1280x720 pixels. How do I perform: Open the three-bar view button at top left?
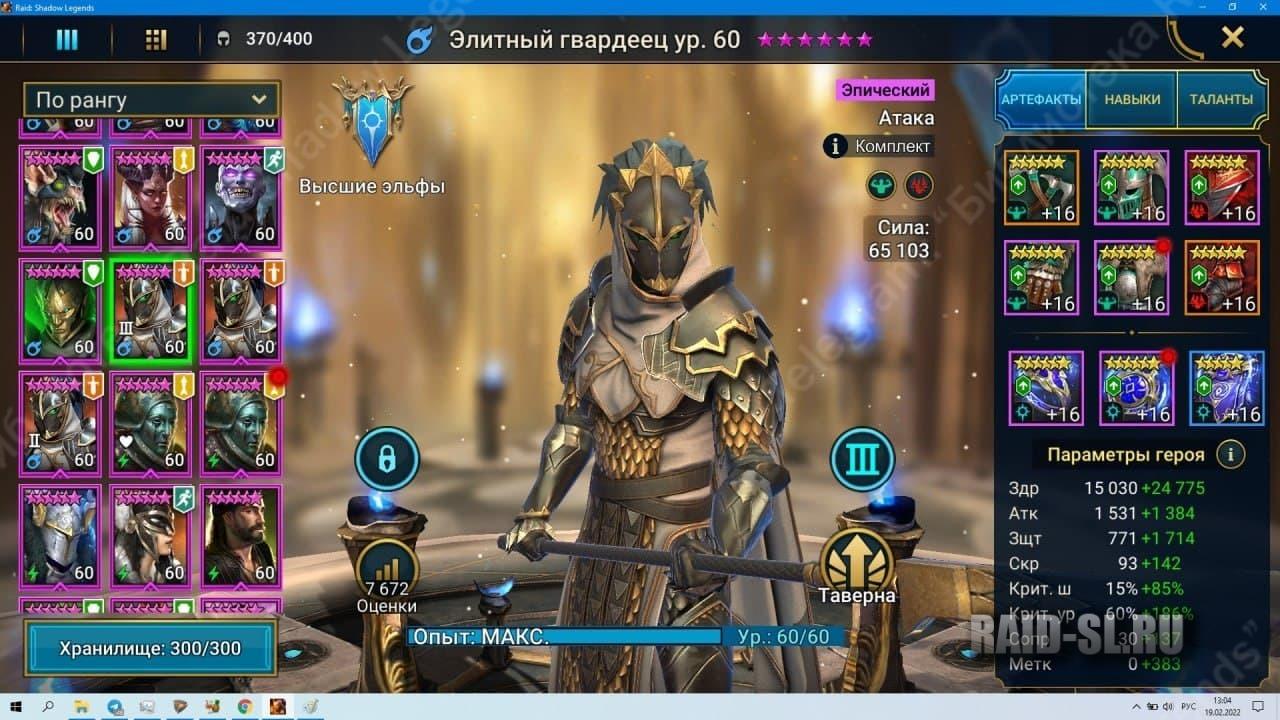(x=67, y=39)
